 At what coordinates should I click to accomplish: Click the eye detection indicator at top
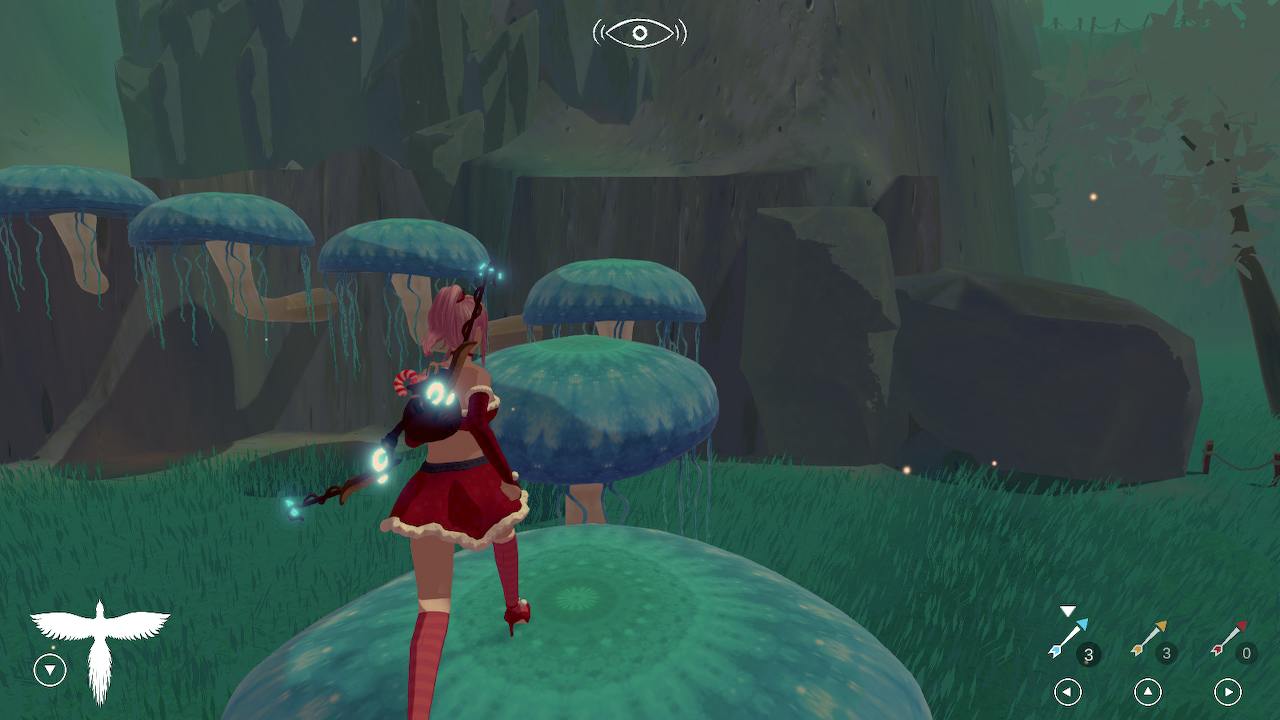coord(640,33)
